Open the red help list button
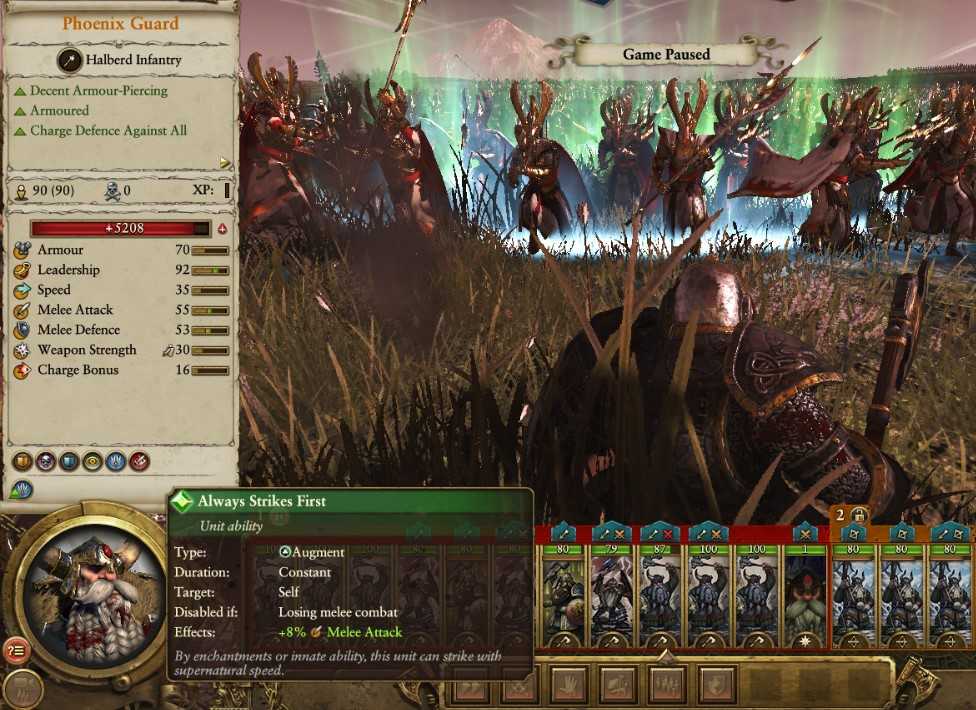This screenshot has height=710, width=976. pos(14,651)
